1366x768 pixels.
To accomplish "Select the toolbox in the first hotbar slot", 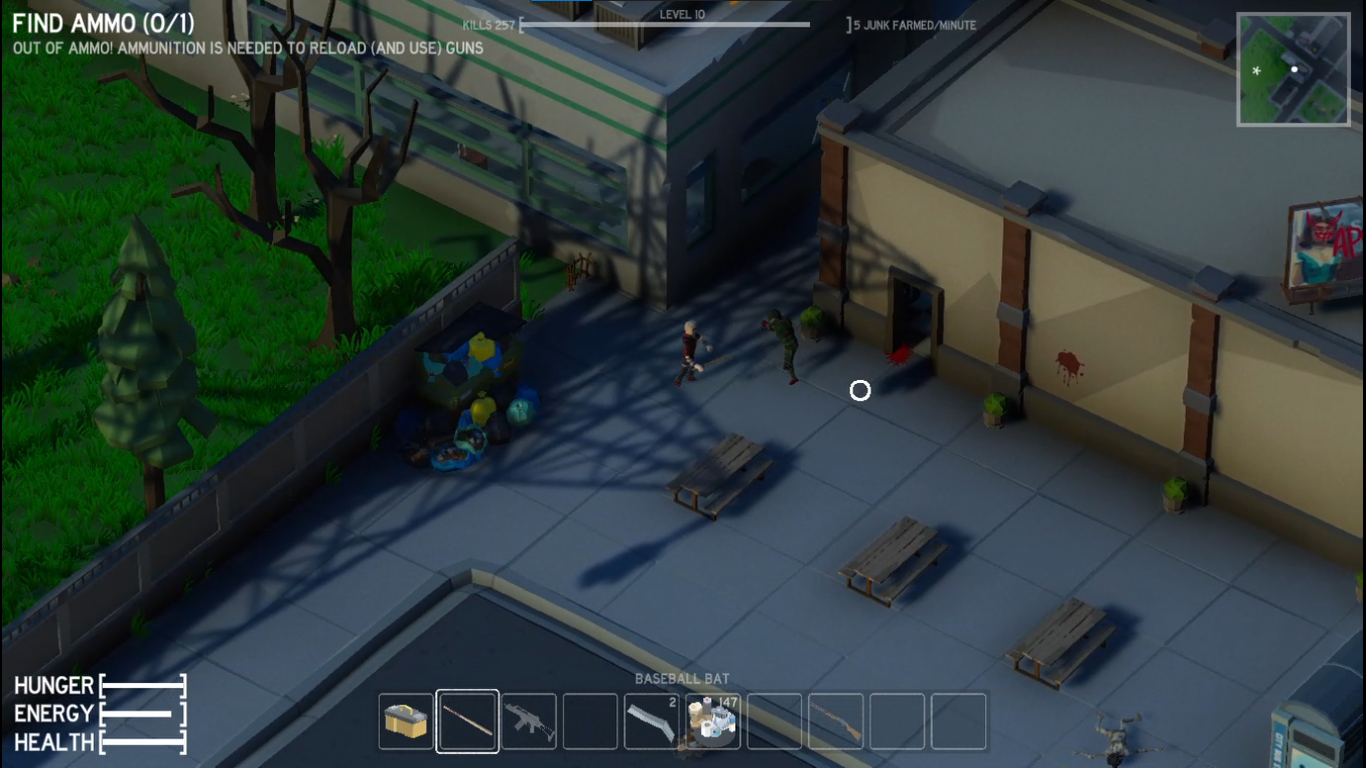I will click(406, 720).
